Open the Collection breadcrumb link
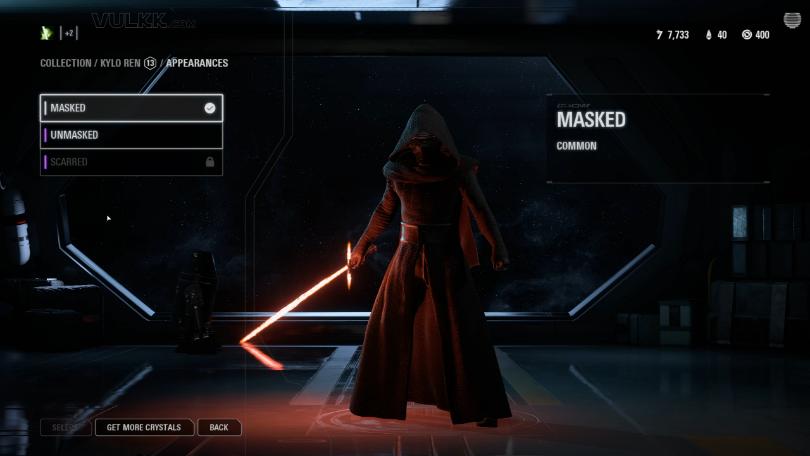Screen dimensions: 810x456 click(65, 63)
